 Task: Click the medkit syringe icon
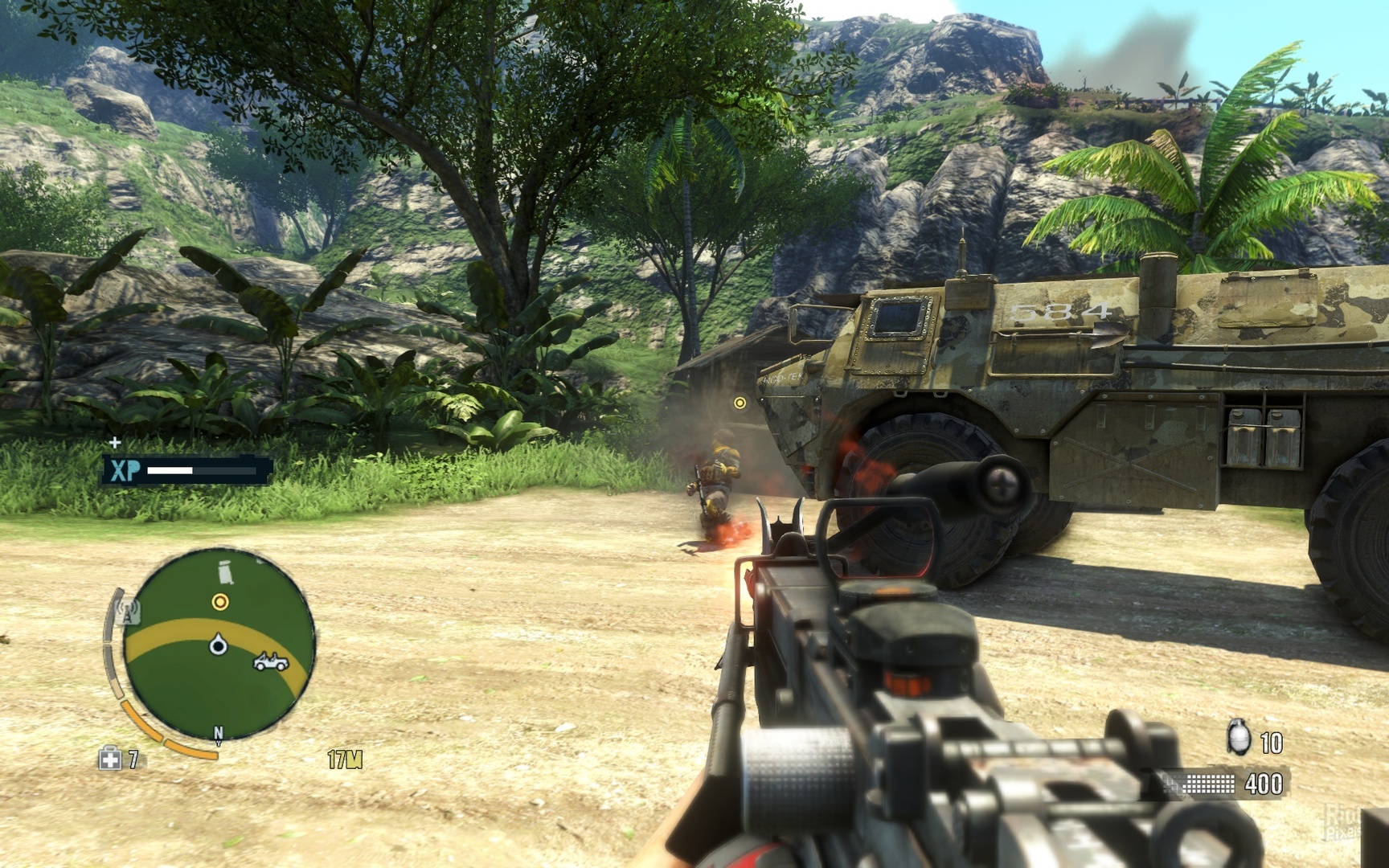[109, 758]
